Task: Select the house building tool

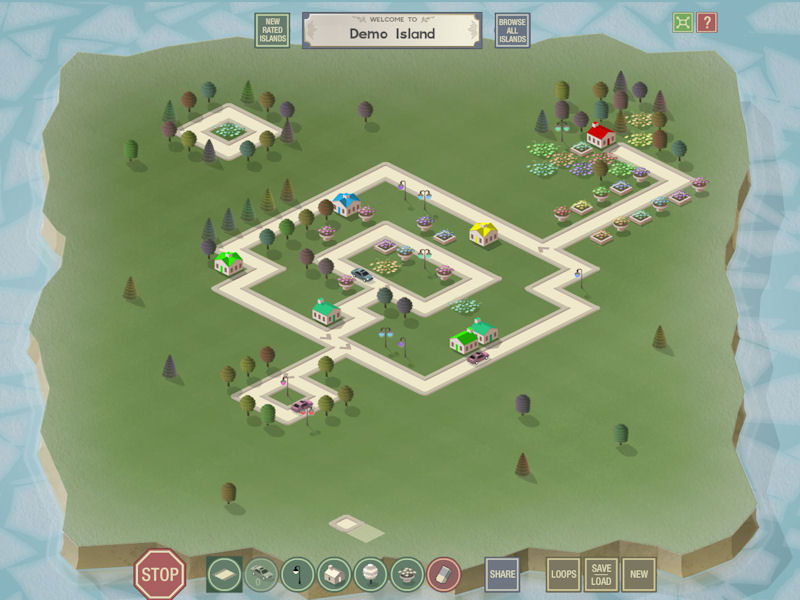Action: 334,574
